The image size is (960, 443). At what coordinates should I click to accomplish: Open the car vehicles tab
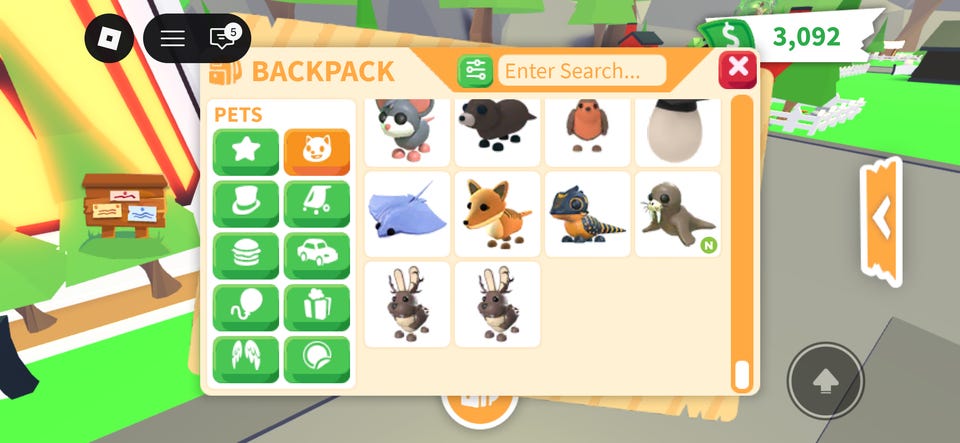point(317,256)
